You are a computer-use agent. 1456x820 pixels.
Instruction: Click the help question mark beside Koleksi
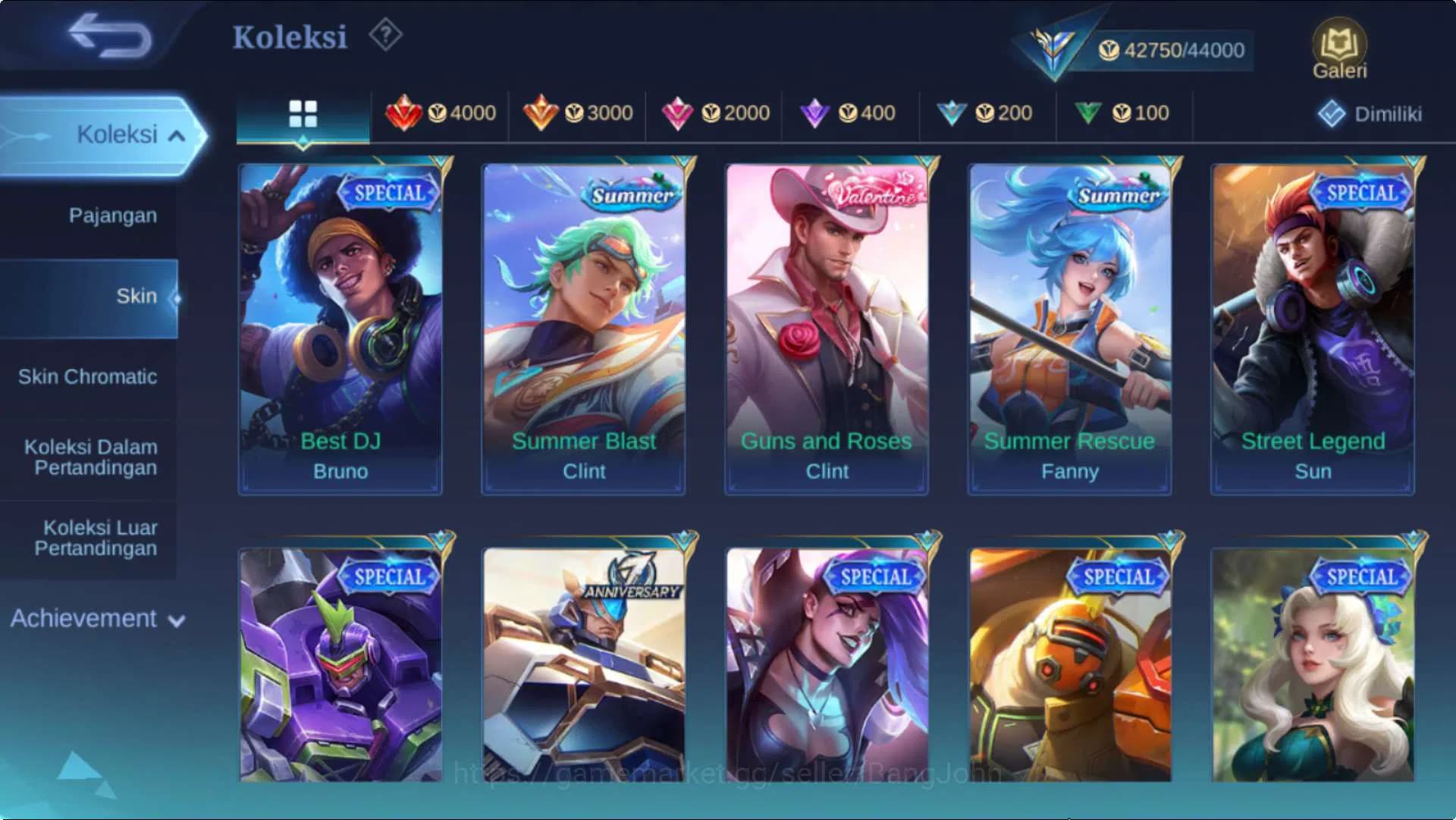(384, 33)
